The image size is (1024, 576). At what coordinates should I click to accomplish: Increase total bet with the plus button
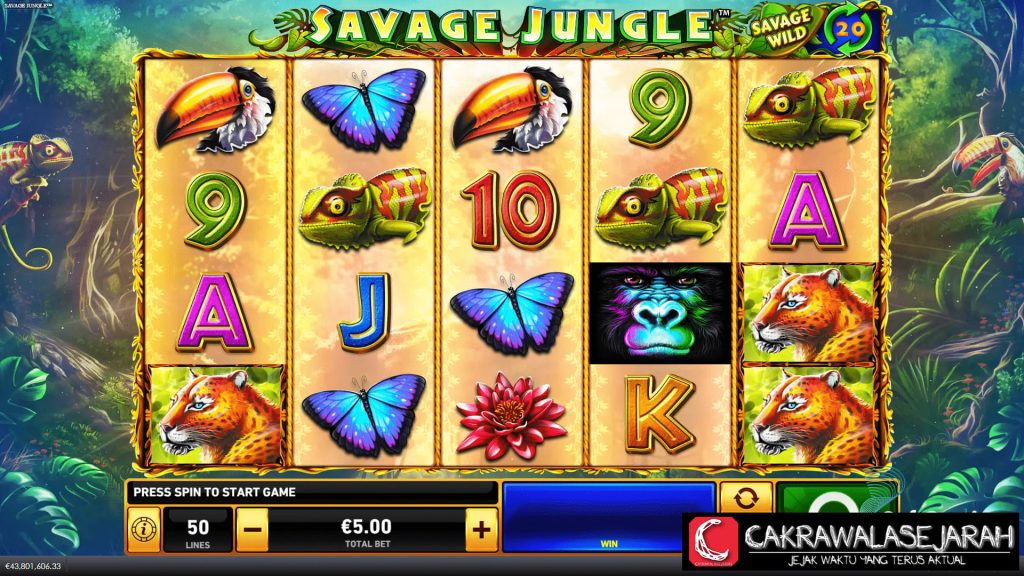coord(481,527)
